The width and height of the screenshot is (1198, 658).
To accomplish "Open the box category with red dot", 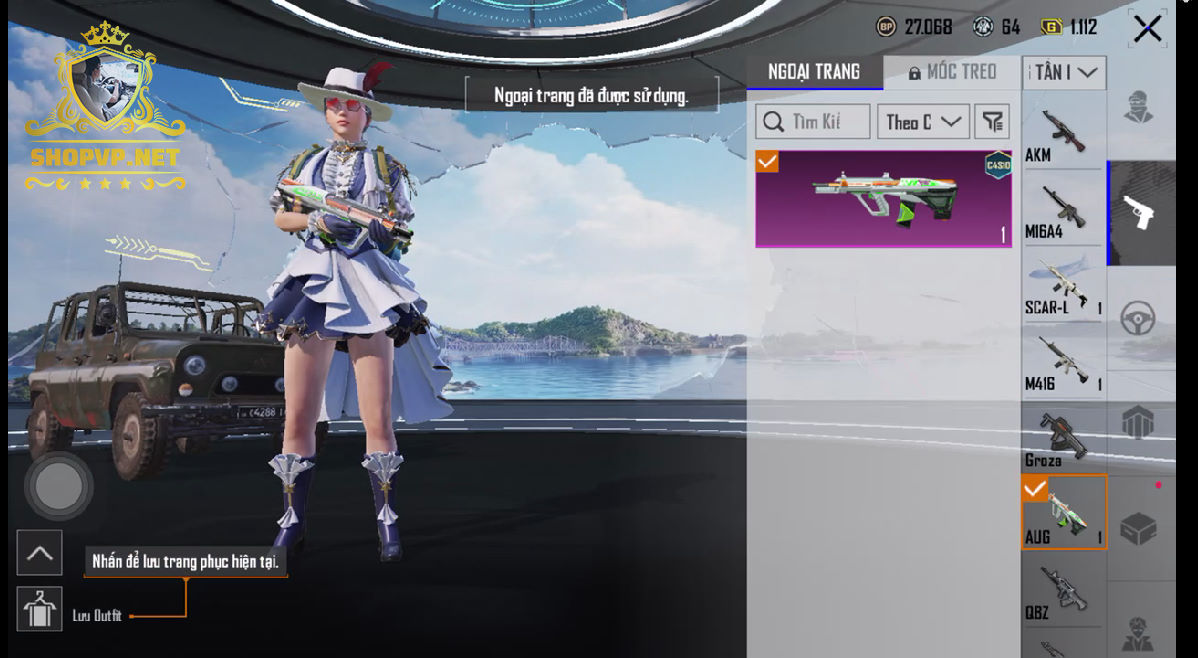I will (x=1139, y=528).
